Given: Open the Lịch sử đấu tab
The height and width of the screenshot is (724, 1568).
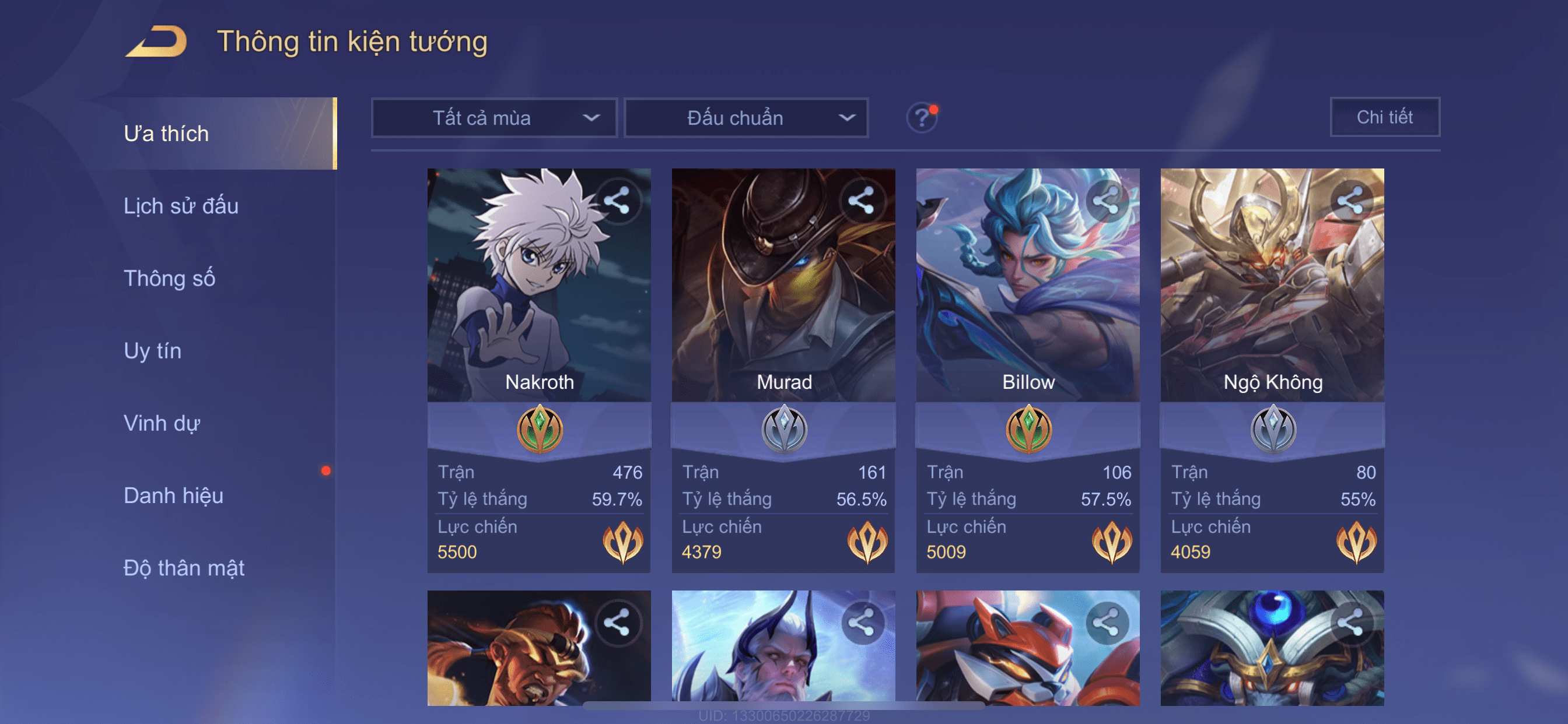Looking at the screenshot, I should (x=181, y=206).
